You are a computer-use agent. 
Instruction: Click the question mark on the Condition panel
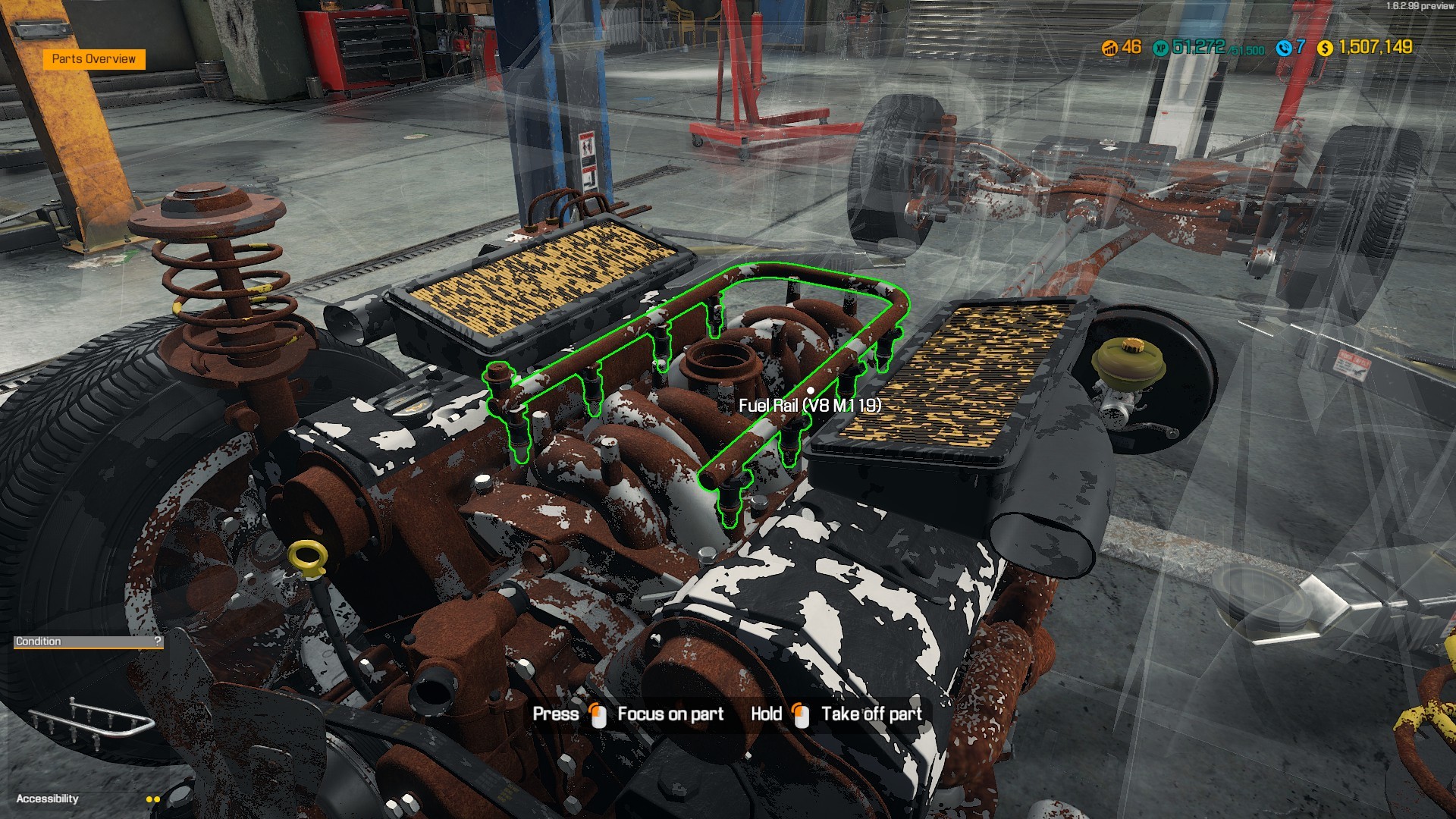[x=156, y=642]
